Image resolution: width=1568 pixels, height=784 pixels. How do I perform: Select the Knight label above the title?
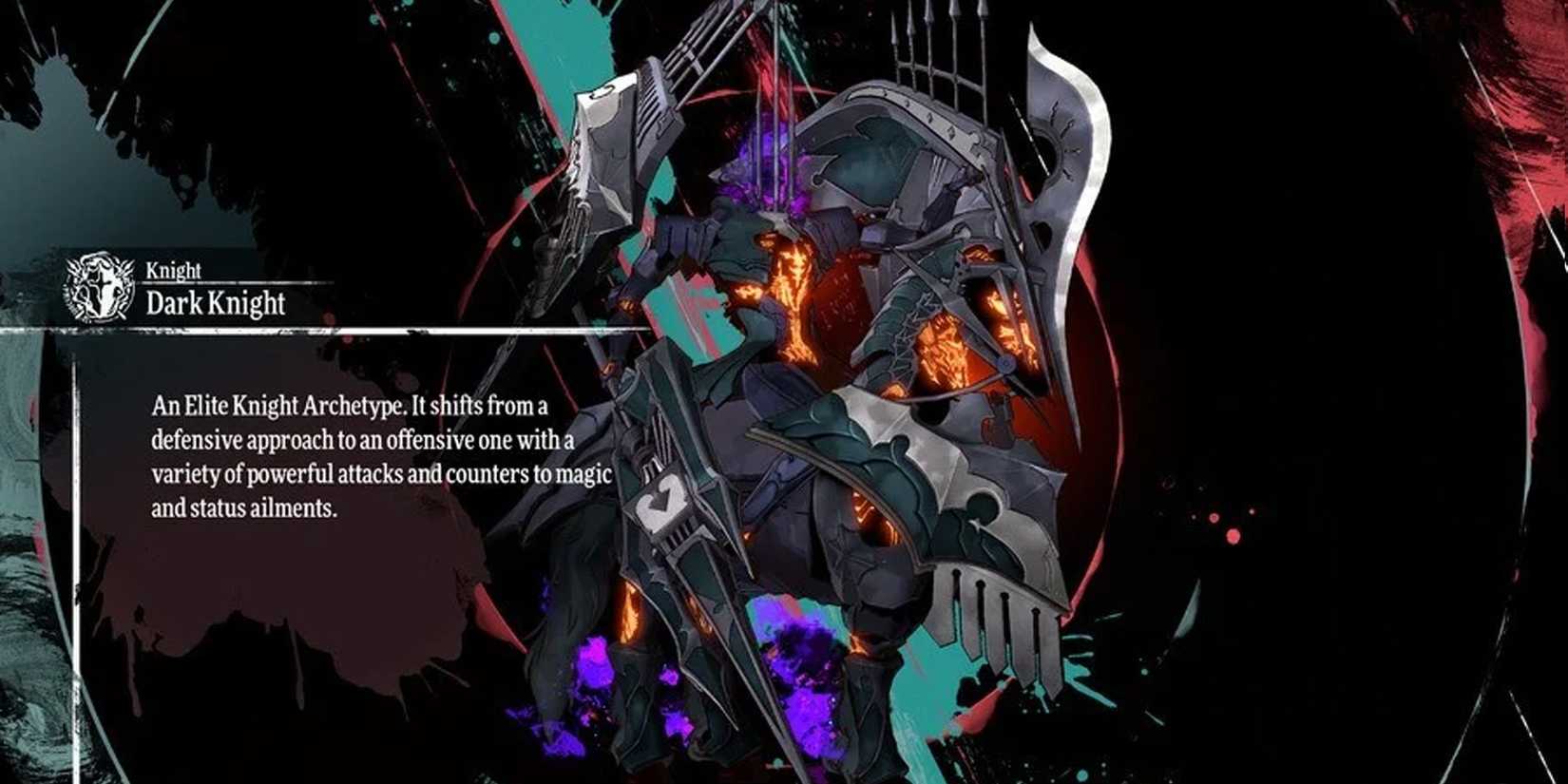tap(174, 271)
